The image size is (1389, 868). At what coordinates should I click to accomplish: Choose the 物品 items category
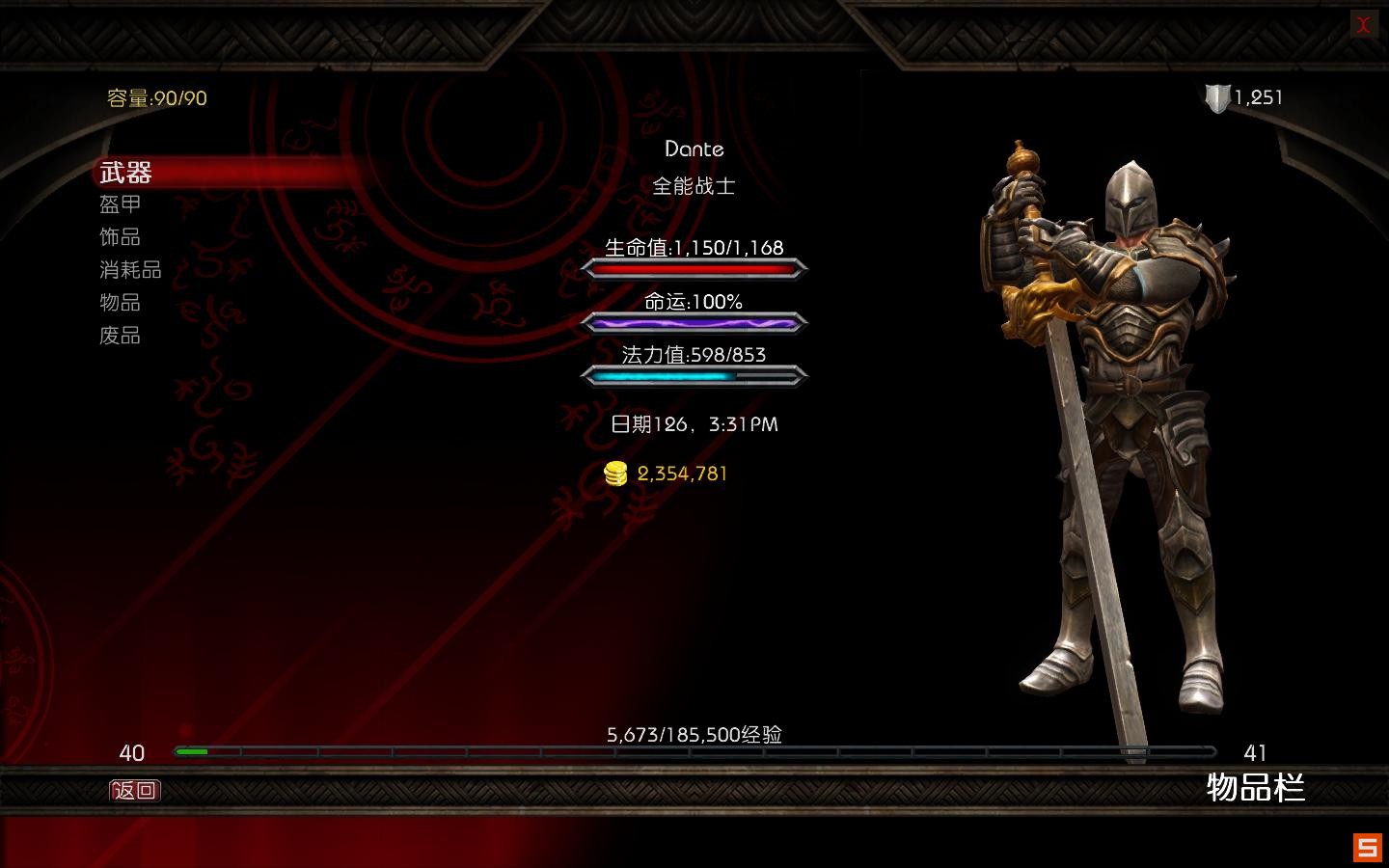[121, 303]
